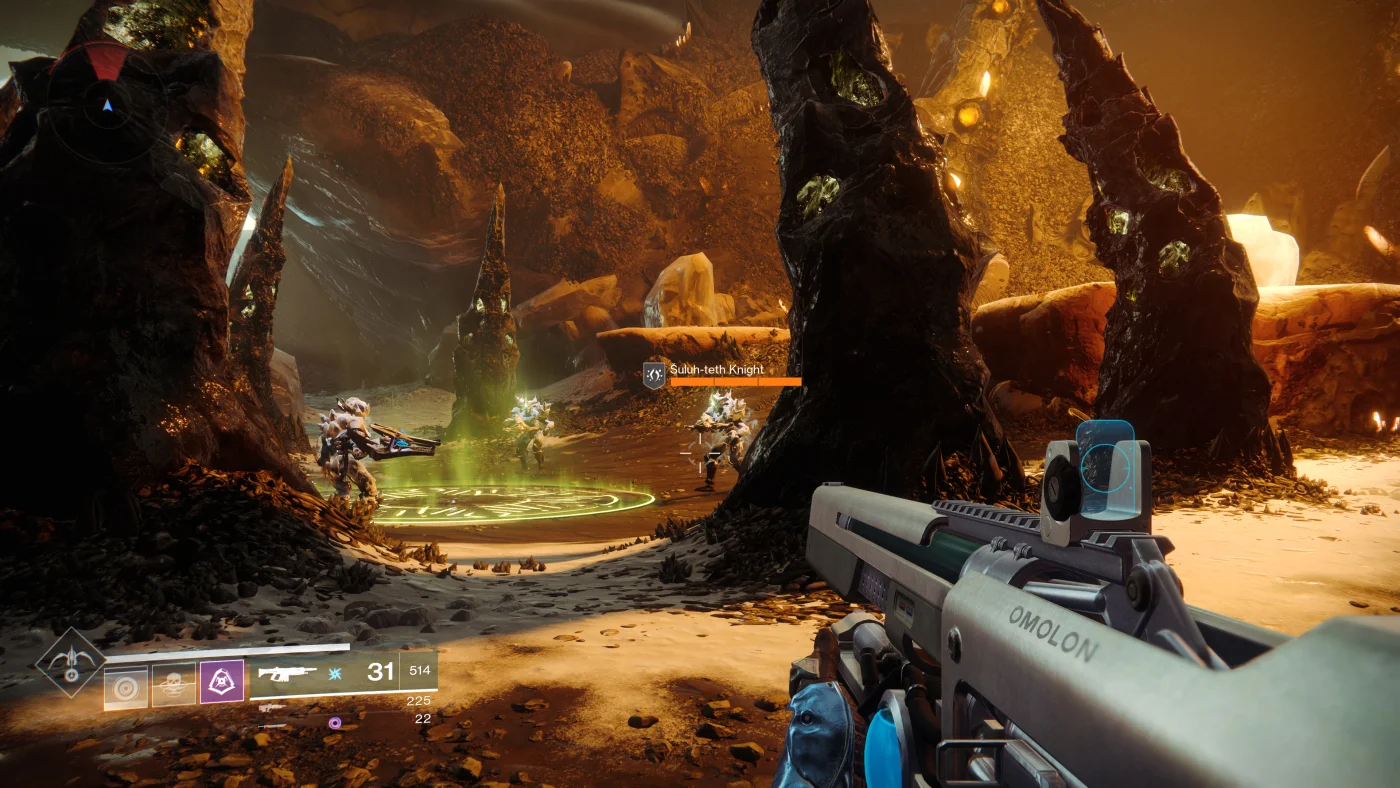The height and width of the screenshot is (788, 1400).
Task: Select the grenade ability with concentric rings
Action: pyautogui.click(x=126, y=687)
